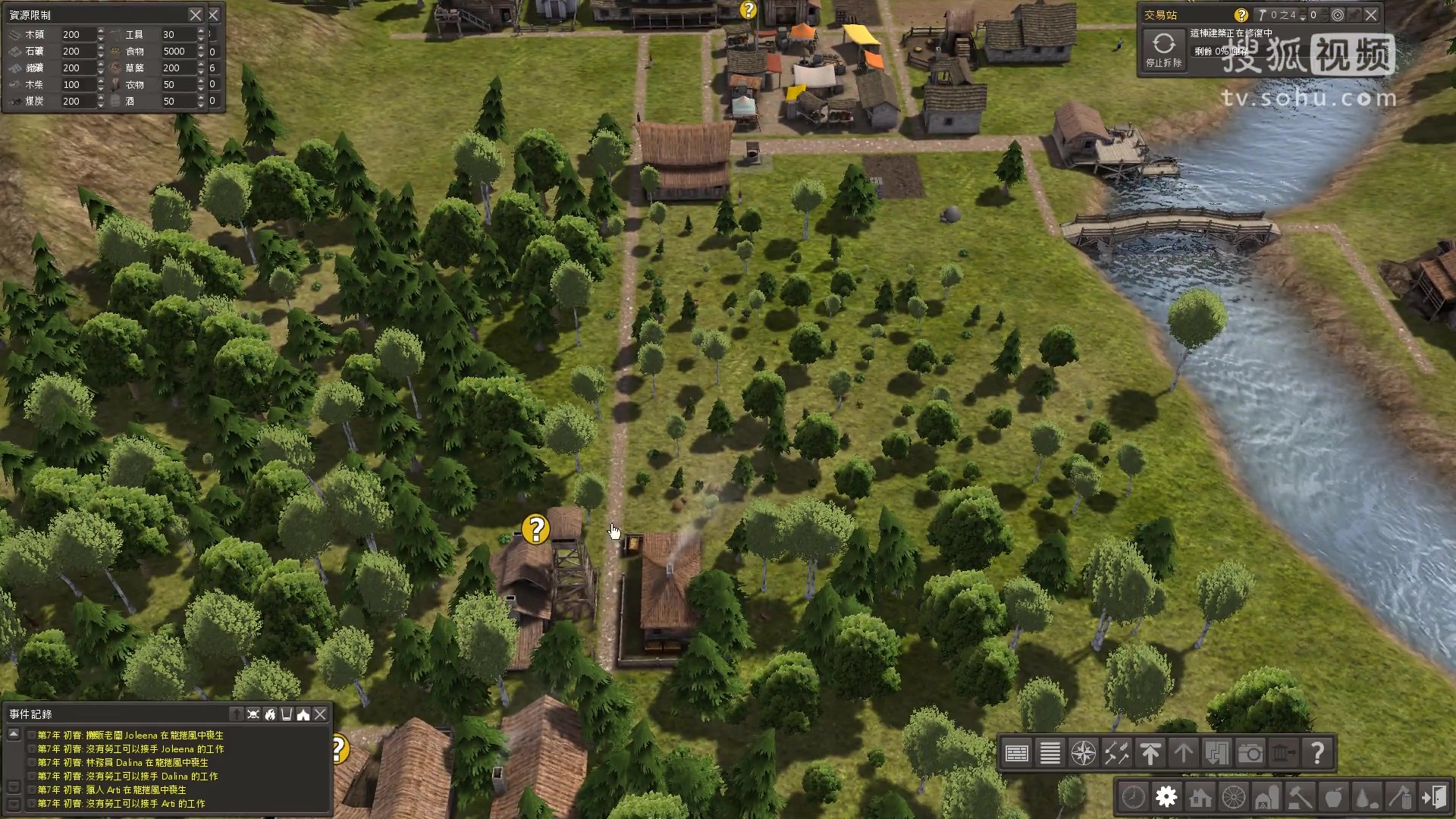Screen dimensions: 1456x819
Task: Open the housing build menu
Action: [x=1200, y=797]
